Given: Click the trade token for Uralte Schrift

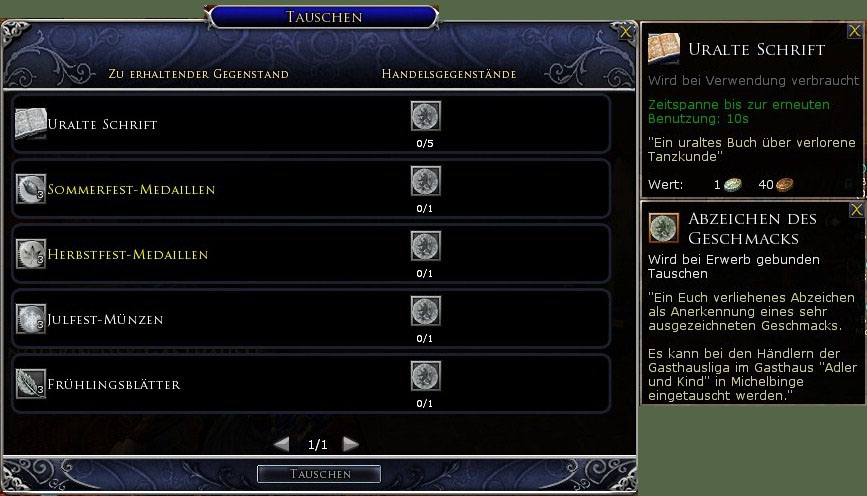Looking at the screenshot, I should tap(426, 117).
